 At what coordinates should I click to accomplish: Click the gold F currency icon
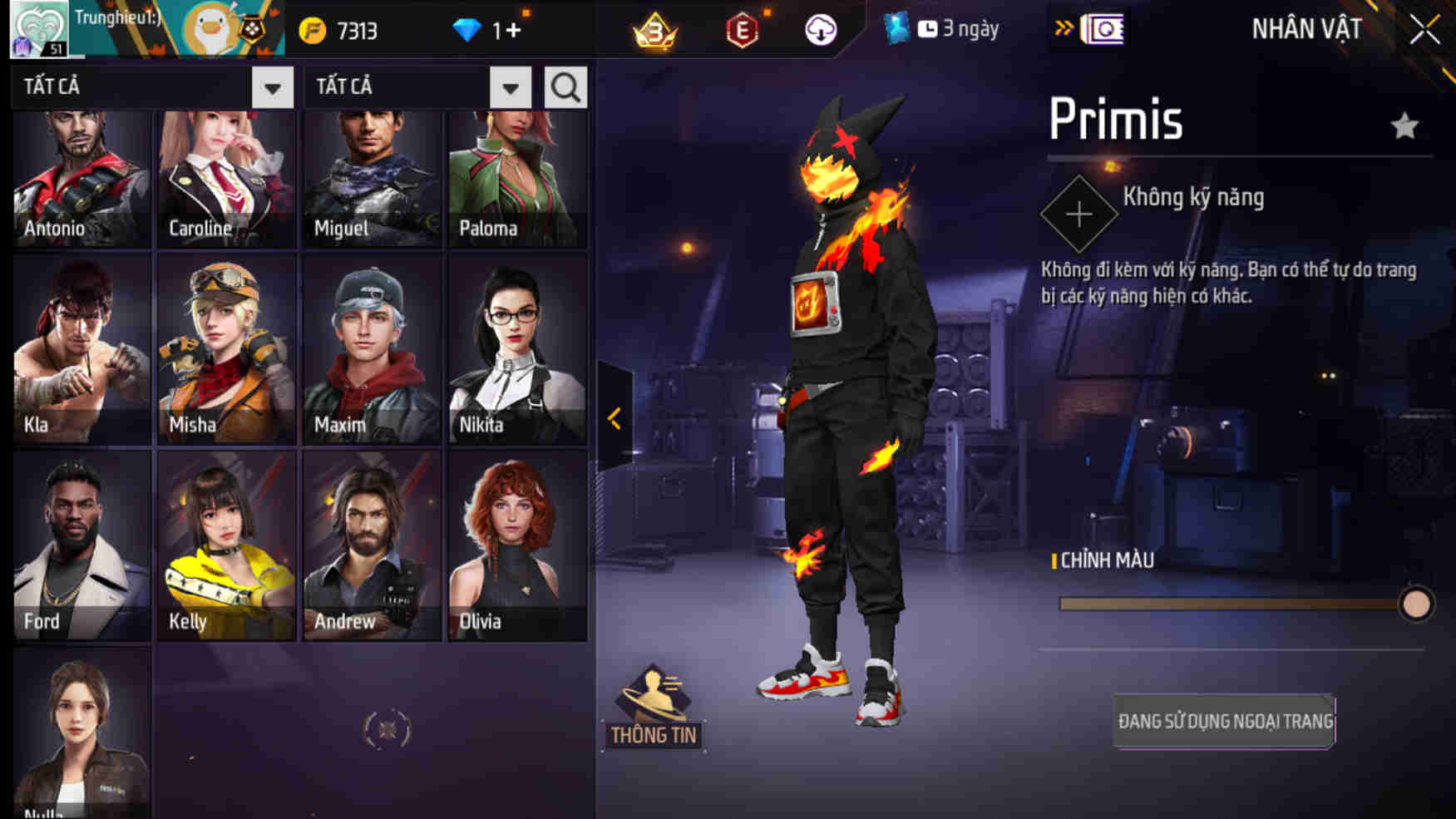tap(310, 30)
